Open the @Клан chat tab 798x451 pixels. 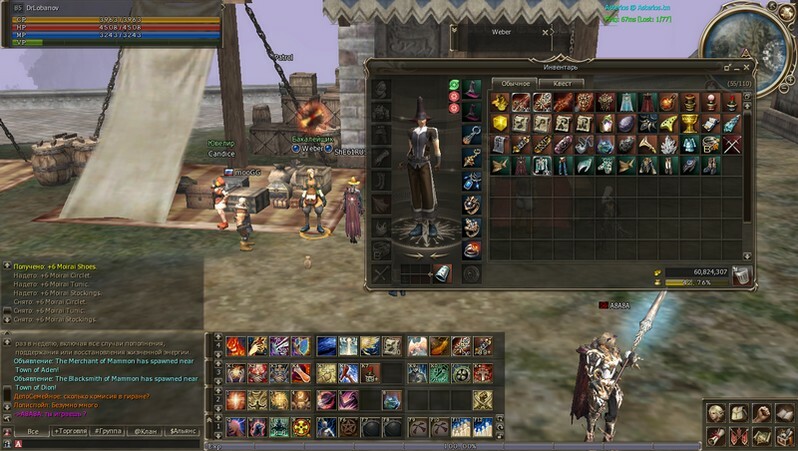click(x=146, y=431)
